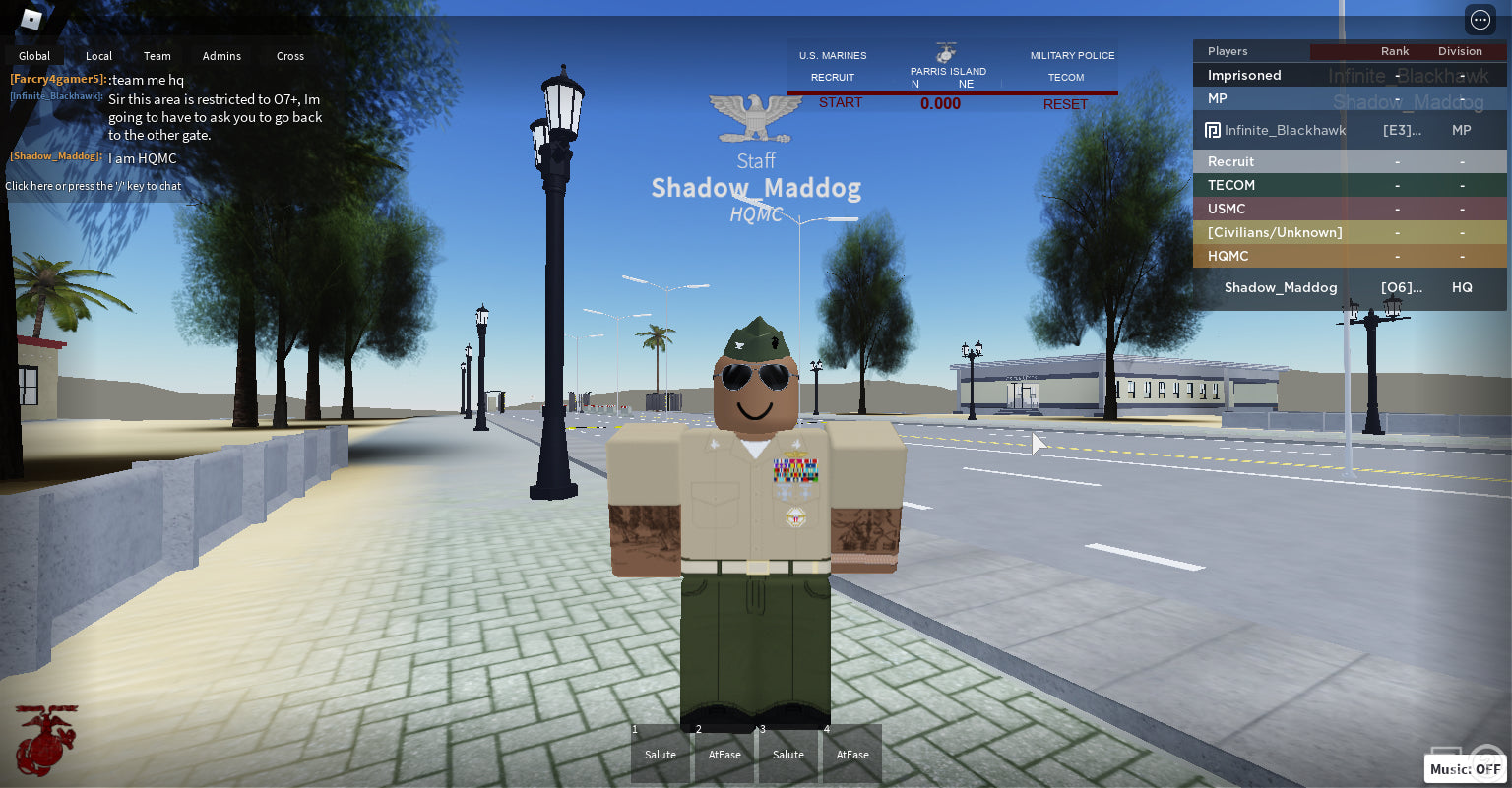
Task: Open the ellipsis options menu top-right
Action: pyautogui.click(x=1480, y=19)
